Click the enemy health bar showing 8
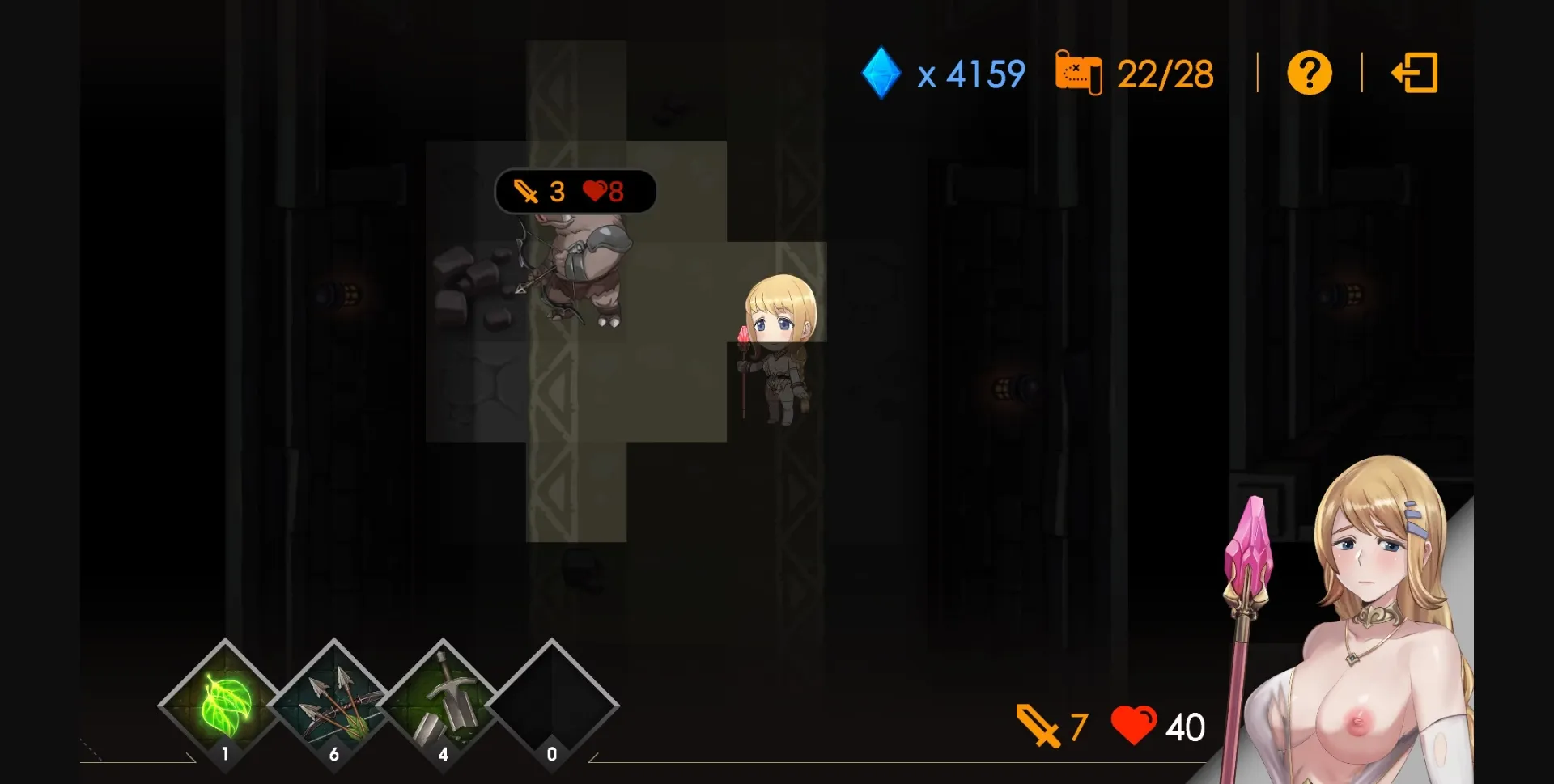 (603, 192)
